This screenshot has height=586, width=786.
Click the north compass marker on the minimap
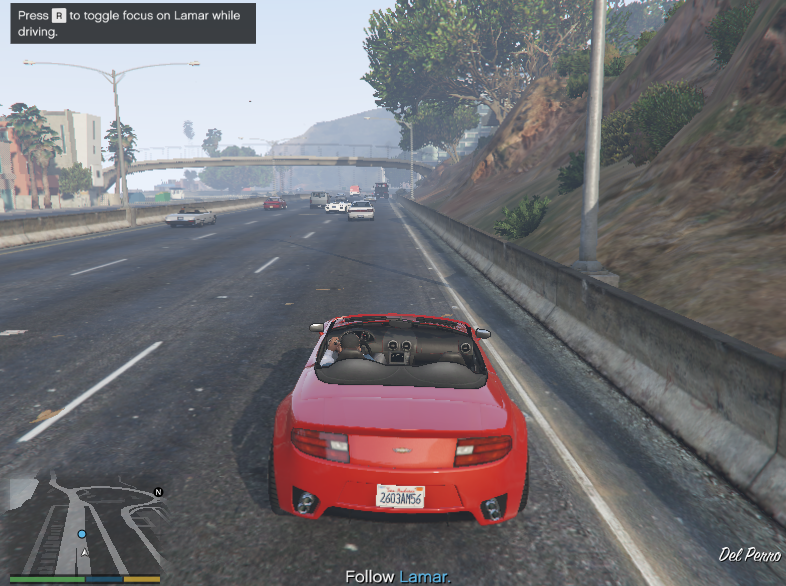click(x=158, y=492)
